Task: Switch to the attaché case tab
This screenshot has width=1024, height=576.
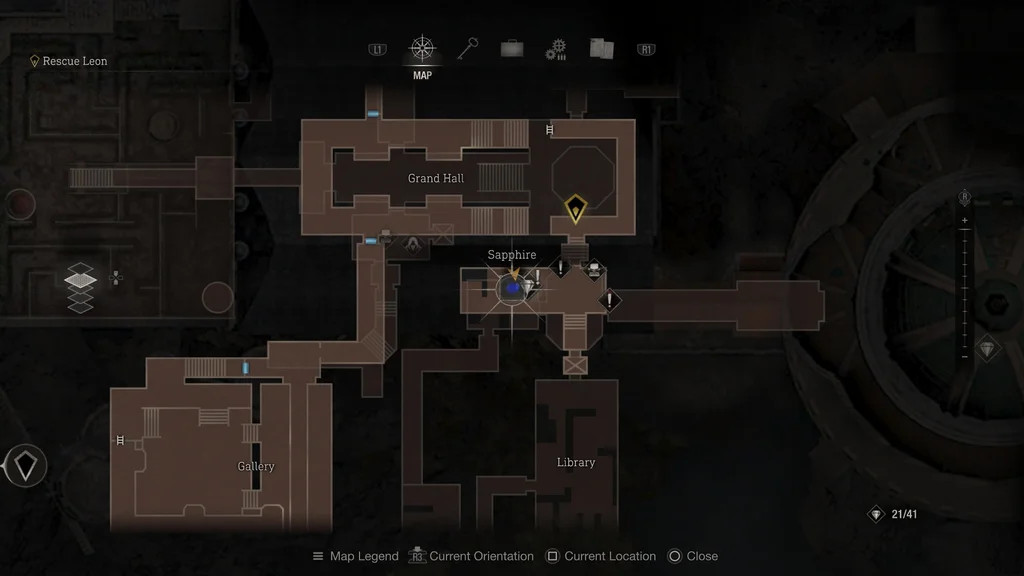Action: [512, 49]
